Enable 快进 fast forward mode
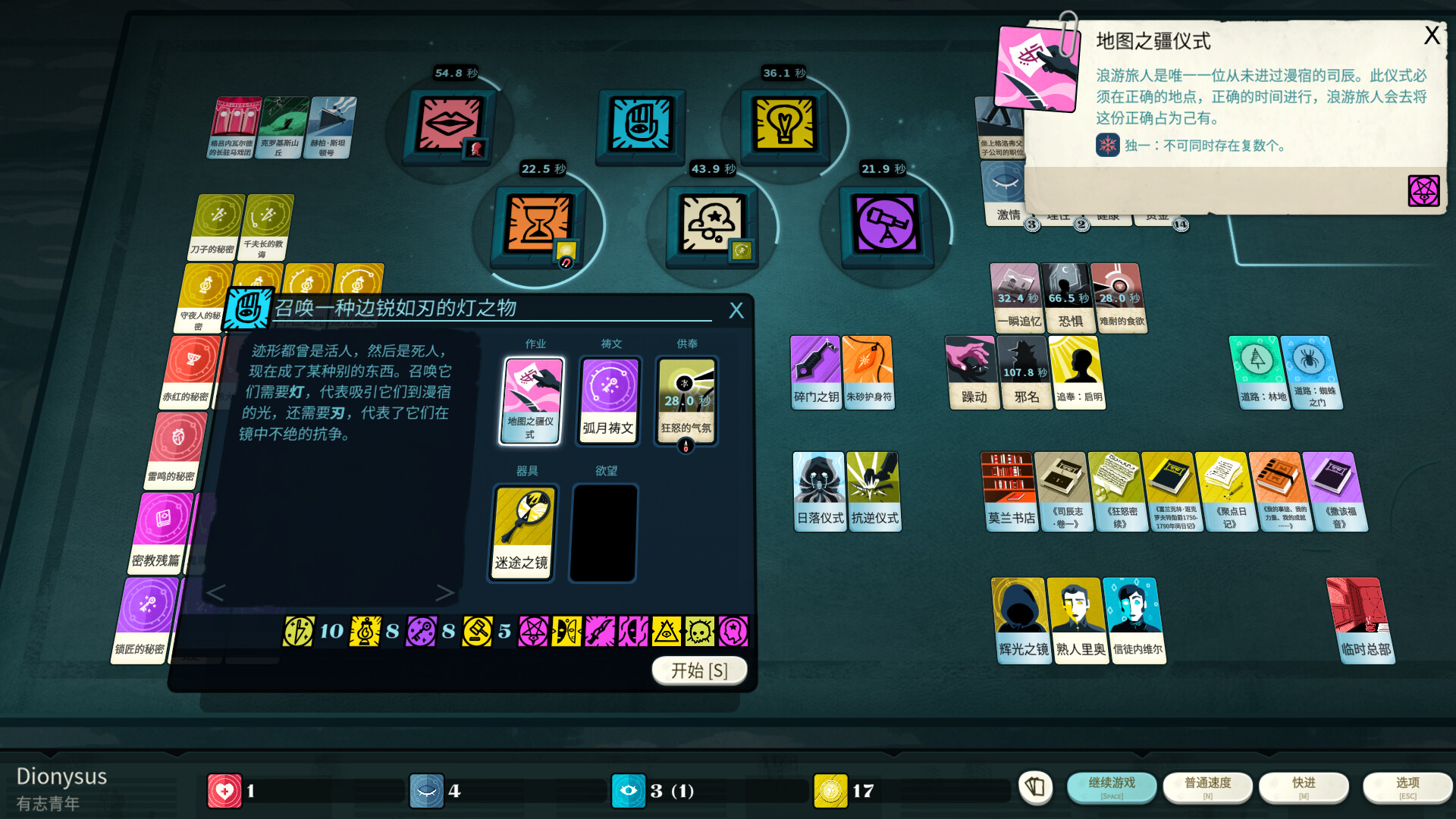This screenshot has width=1456, height=819. (1304, 787)
